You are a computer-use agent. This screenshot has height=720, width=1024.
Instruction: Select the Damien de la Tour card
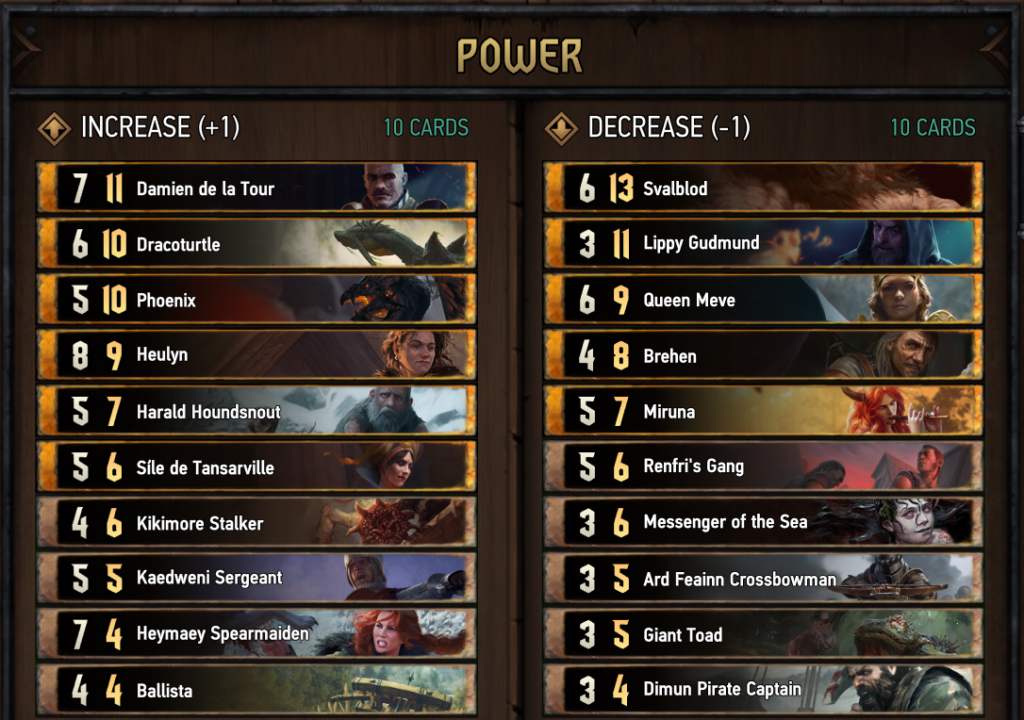pyautogui.click(x=256, y=188)
